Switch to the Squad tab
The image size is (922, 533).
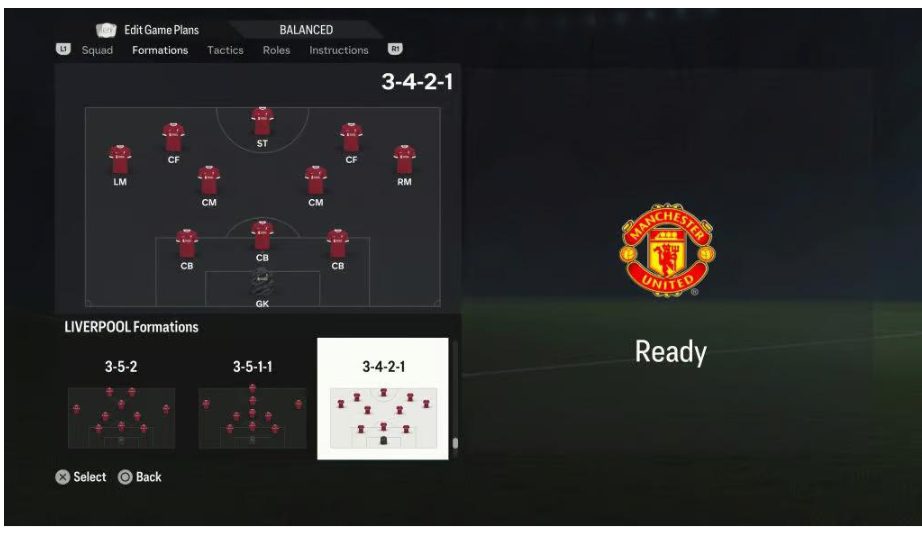tap(97, 50)
